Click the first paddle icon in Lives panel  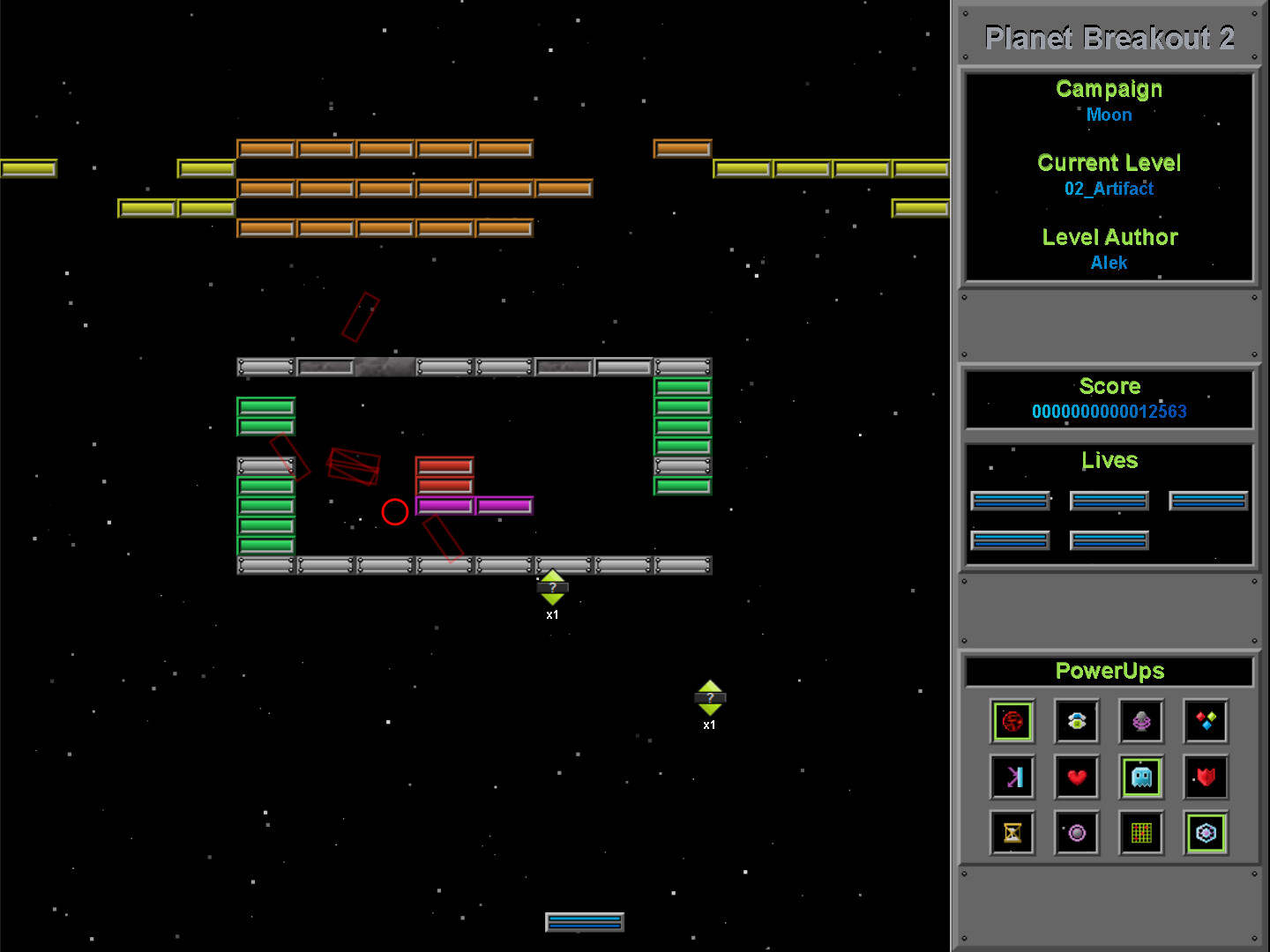click(1010, 500)
